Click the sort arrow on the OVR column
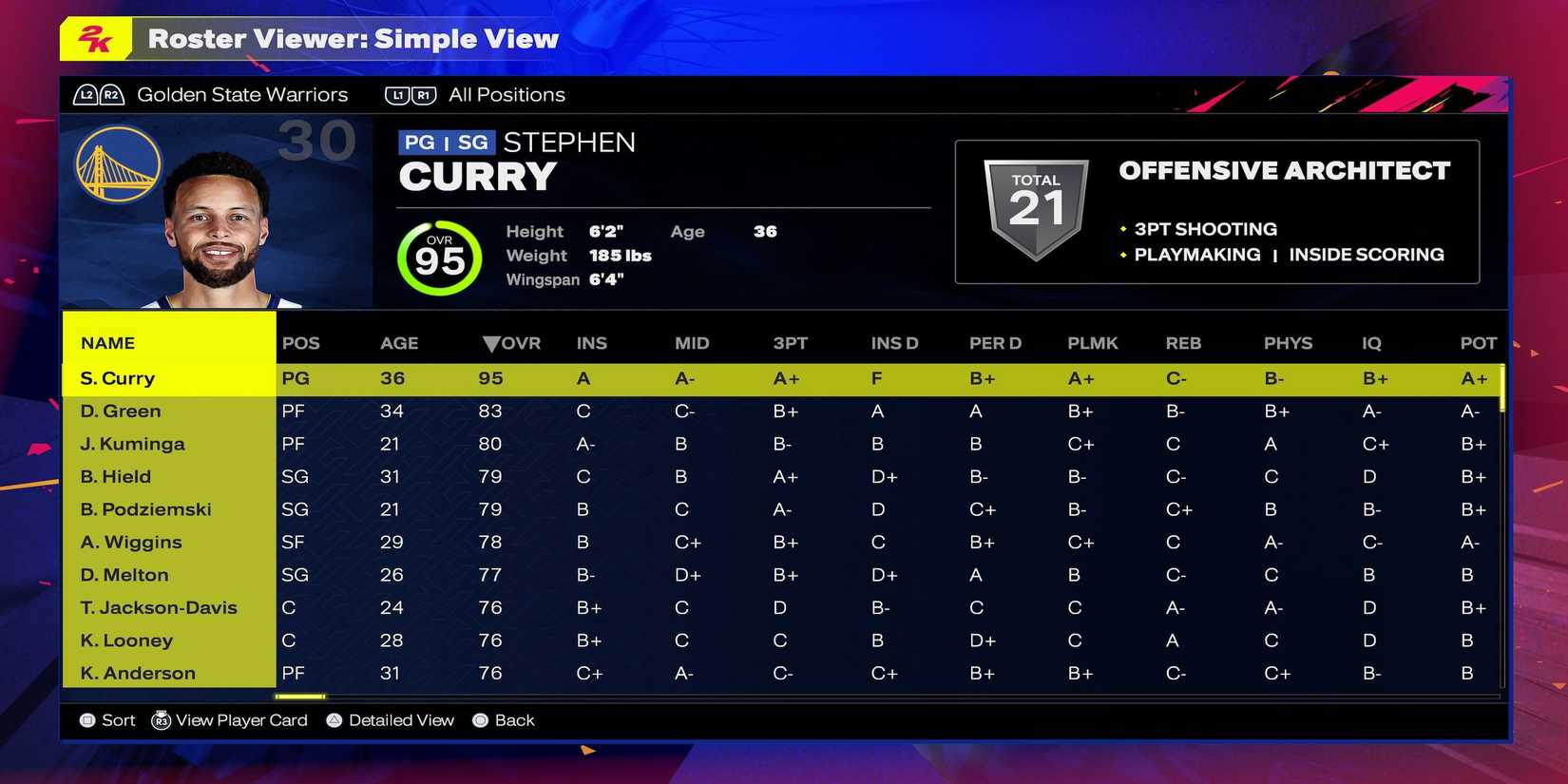Screen dimensions: 1568x784 click(x=492, y=343)
